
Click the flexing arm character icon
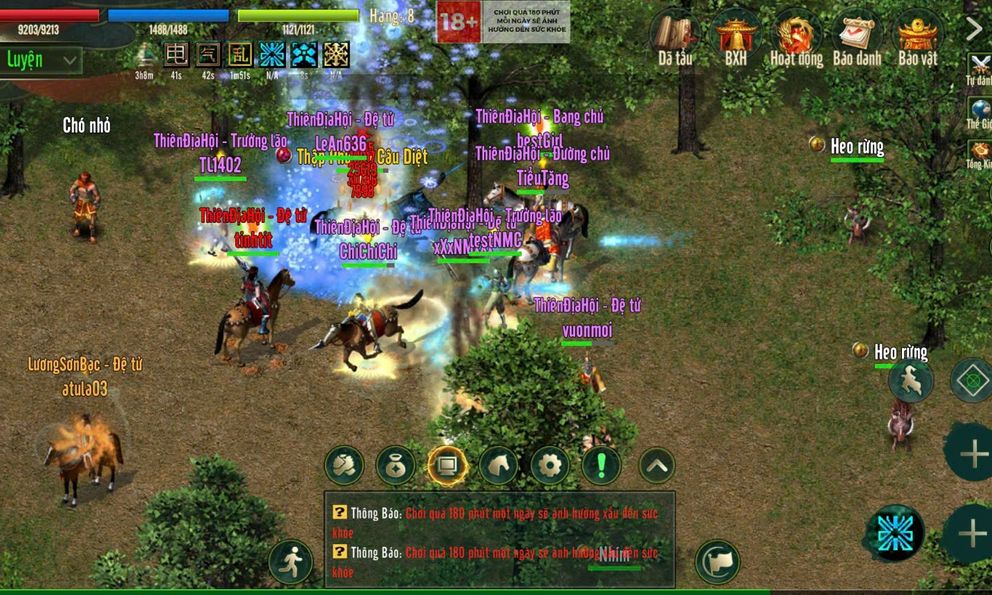pos(344,465)
